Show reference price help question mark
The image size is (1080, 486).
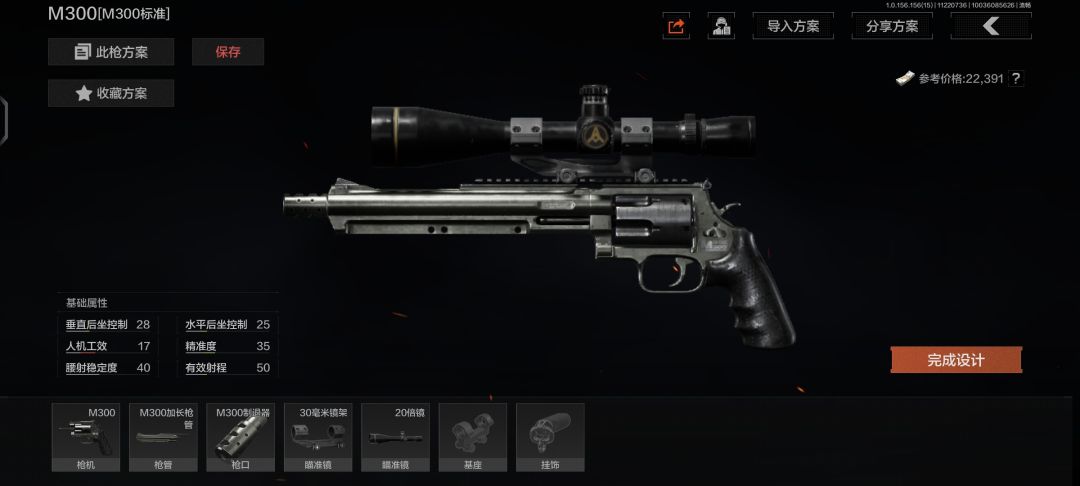tap(1016, 78)
